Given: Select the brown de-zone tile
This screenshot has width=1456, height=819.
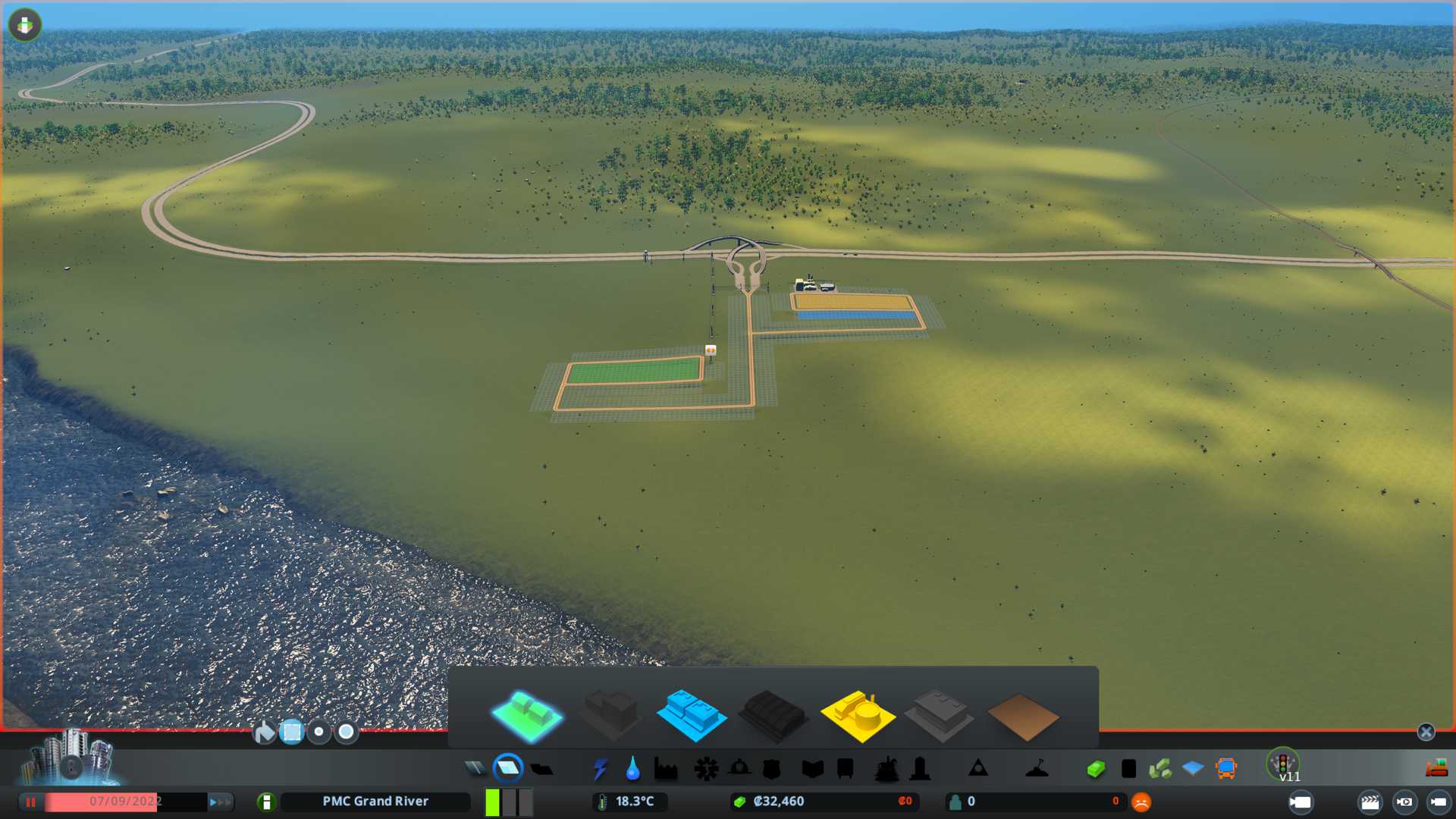Looking at the screenshot, I should [1022, 717].
